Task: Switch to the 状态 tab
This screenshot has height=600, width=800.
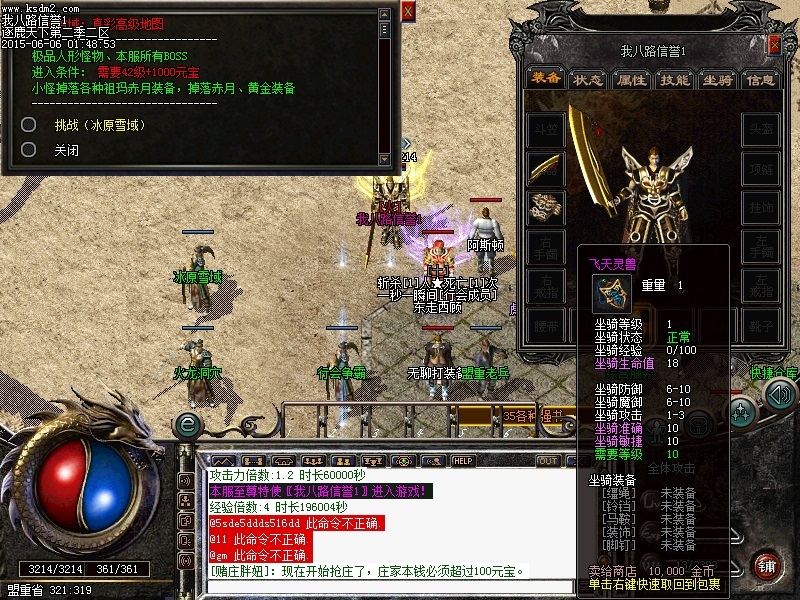Action: tap(587, 79)
